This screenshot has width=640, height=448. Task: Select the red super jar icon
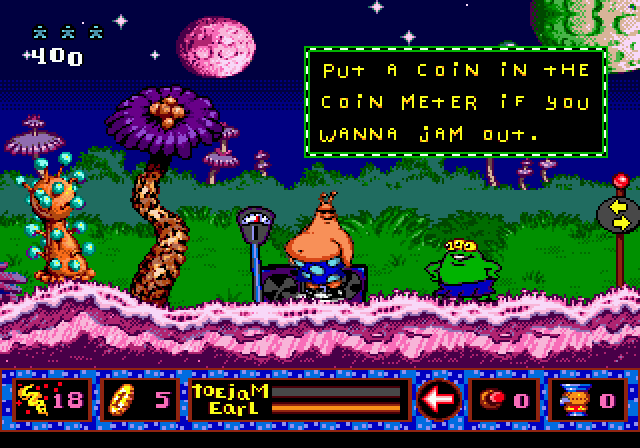pos(491,400)
